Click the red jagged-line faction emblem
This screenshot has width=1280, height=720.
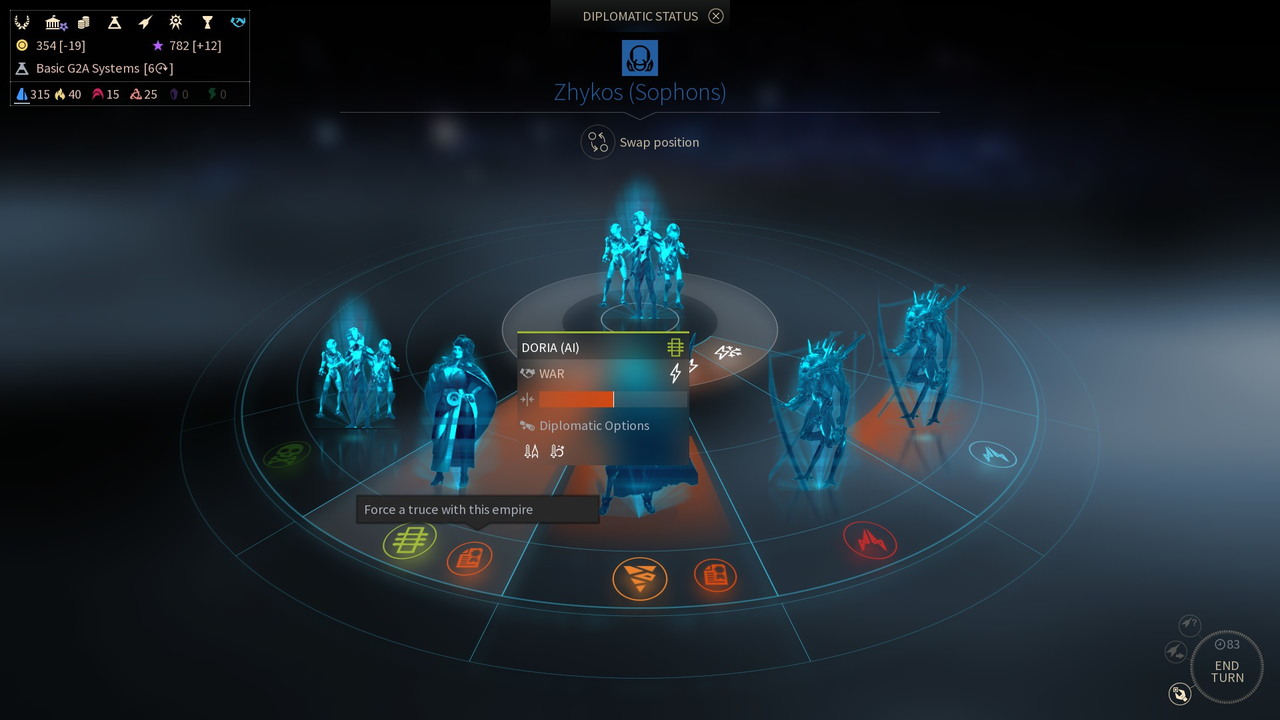(870, 541)
